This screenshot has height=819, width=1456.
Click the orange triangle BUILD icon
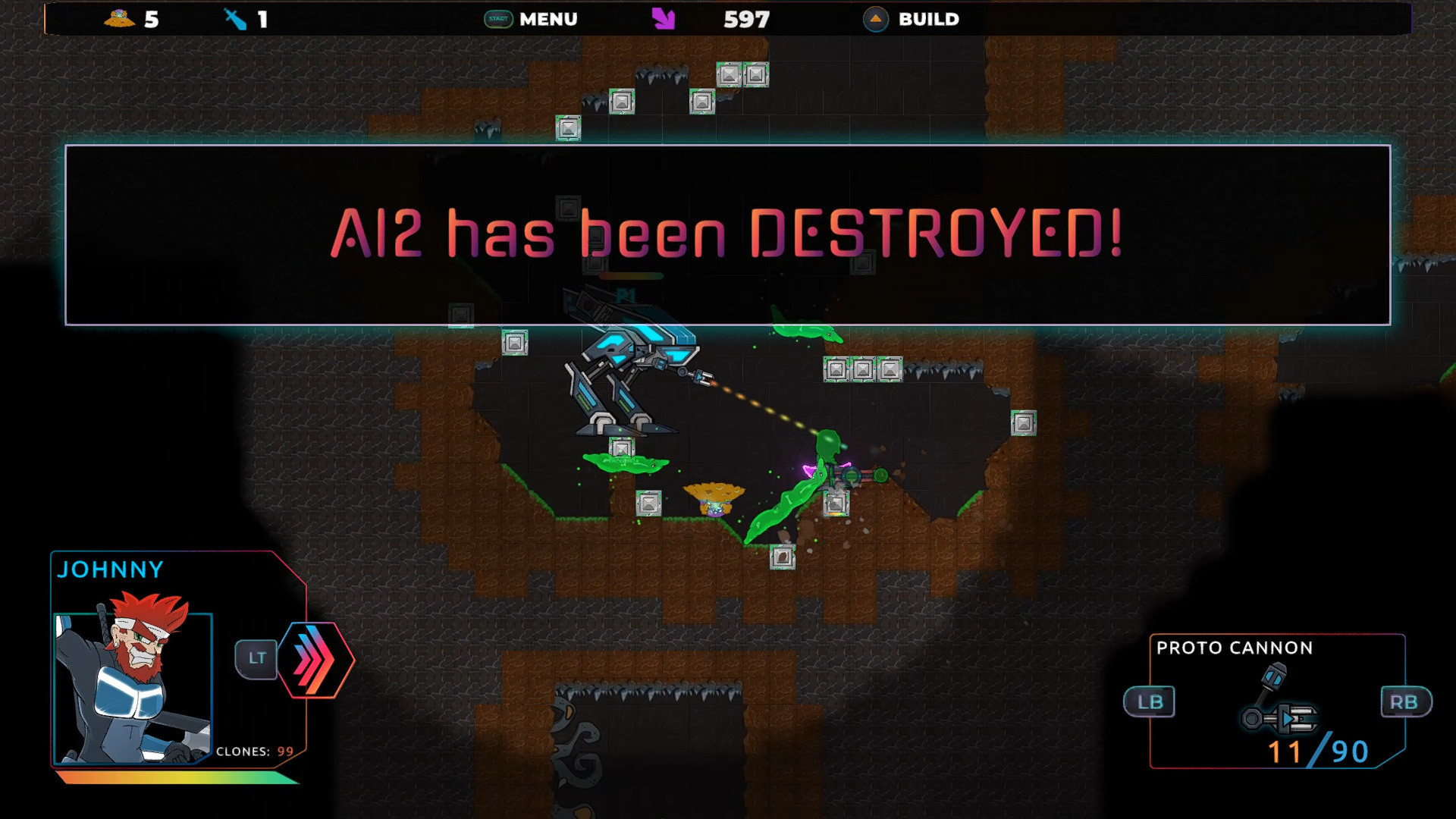[x=875, y=19]
